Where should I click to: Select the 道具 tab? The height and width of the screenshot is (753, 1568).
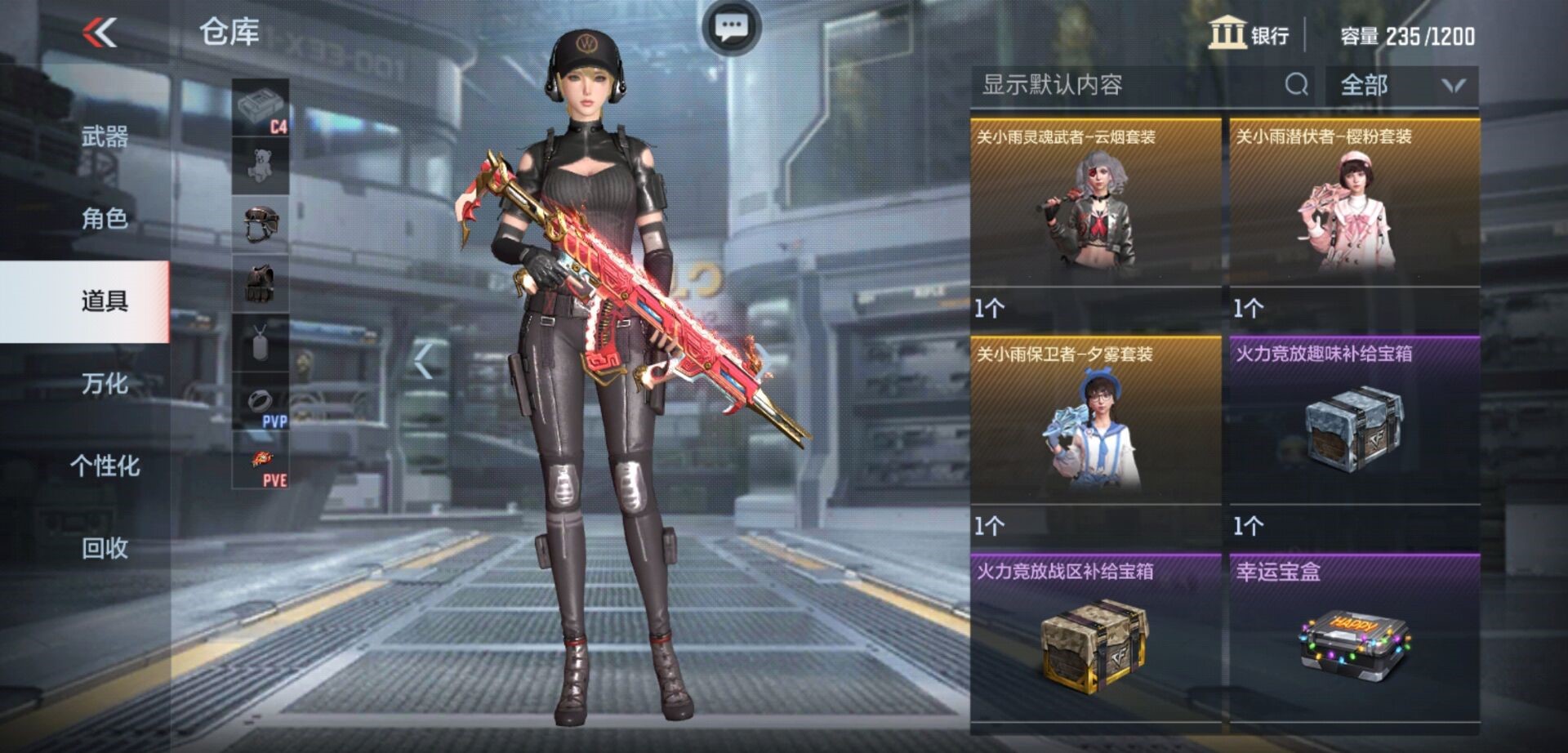click(105, 301)
